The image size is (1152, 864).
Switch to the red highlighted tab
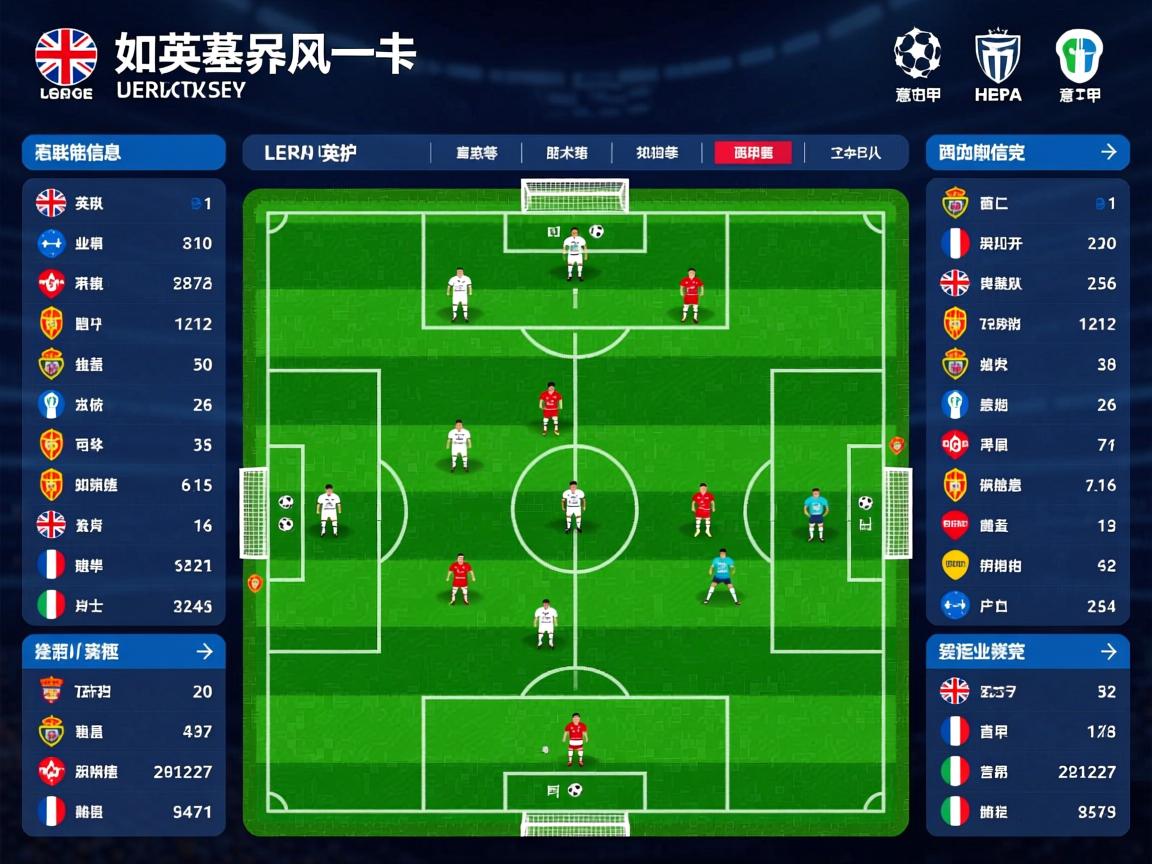click(x=753, y=153)
